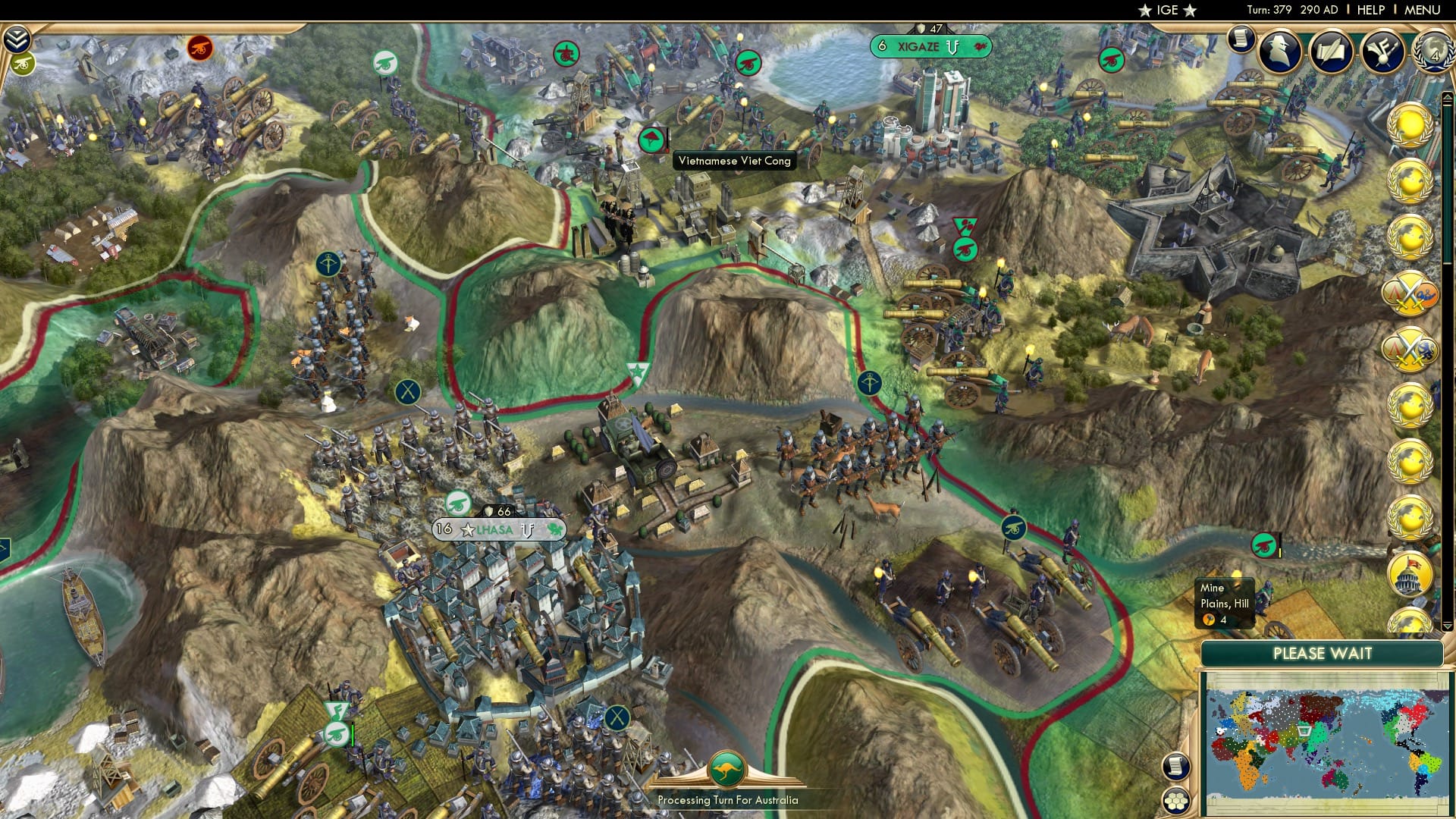Select the Vietnamese Viet Cong unit flag

point(653,140)
